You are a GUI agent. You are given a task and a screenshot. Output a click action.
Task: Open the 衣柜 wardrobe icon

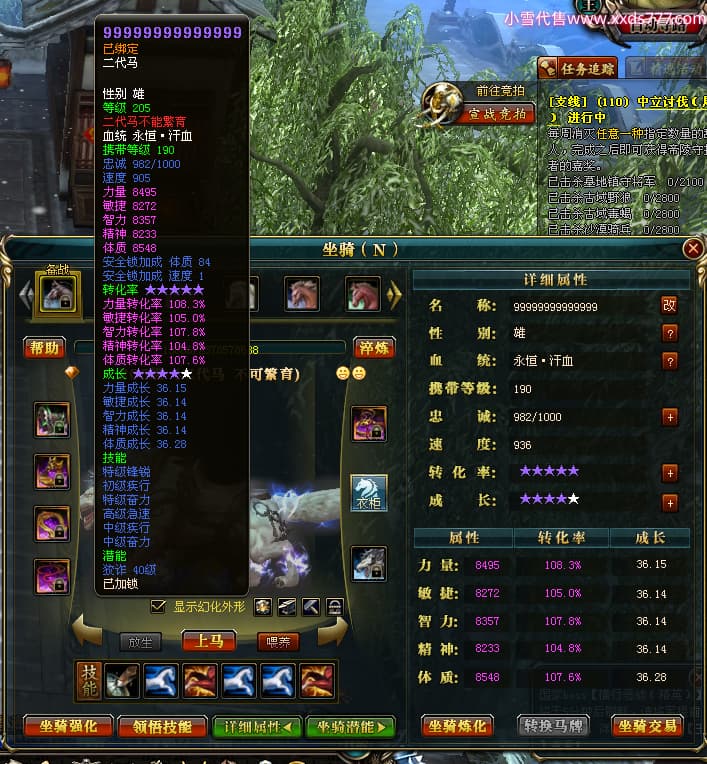pyautogui.click(x=369, y=492)
